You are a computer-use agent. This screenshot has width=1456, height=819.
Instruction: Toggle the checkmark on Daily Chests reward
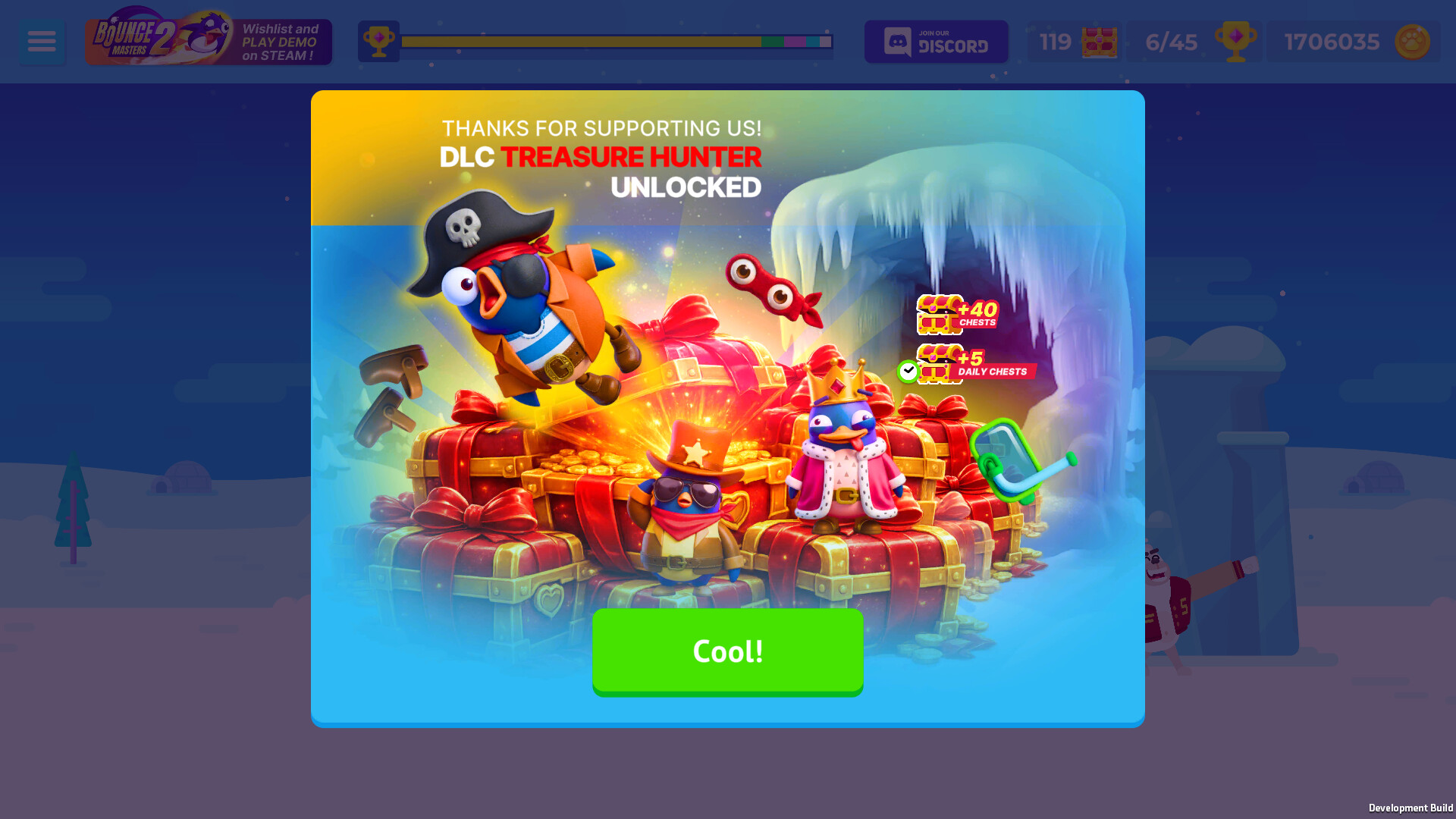point(907,369)
